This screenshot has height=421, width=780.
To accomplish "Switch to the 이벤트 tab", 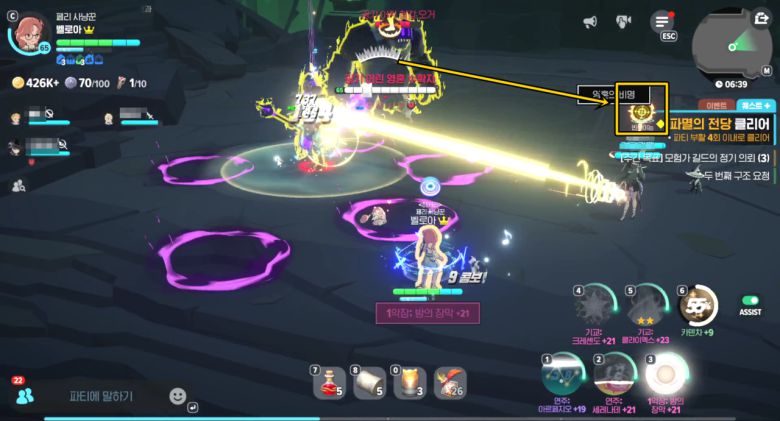I will [716, 104].
